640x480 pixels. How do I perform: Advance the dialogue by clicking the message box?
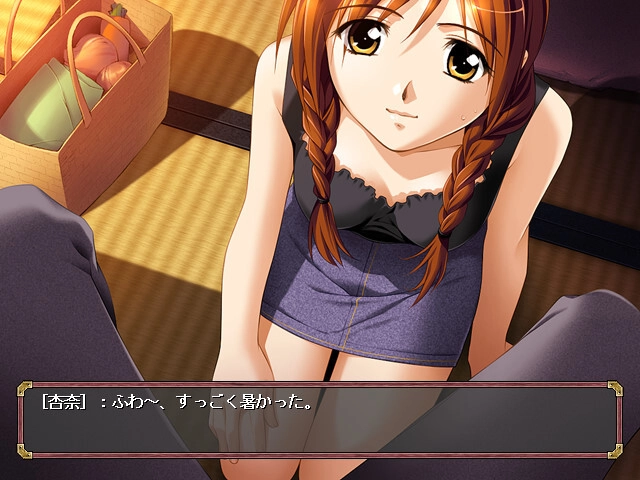320,420
